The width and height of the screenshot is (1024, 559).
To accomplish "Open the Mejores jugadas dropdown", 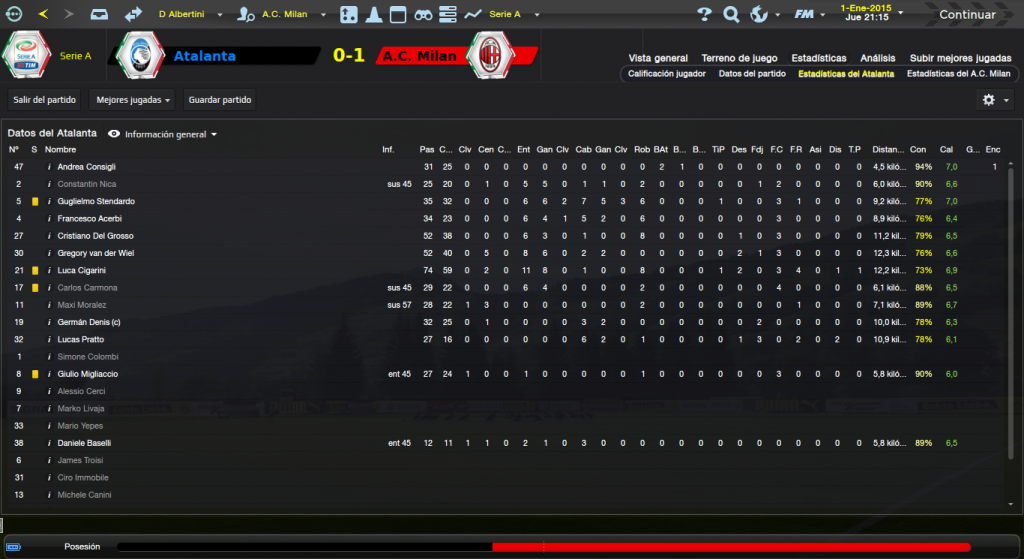I will click(x=133, y=100).
